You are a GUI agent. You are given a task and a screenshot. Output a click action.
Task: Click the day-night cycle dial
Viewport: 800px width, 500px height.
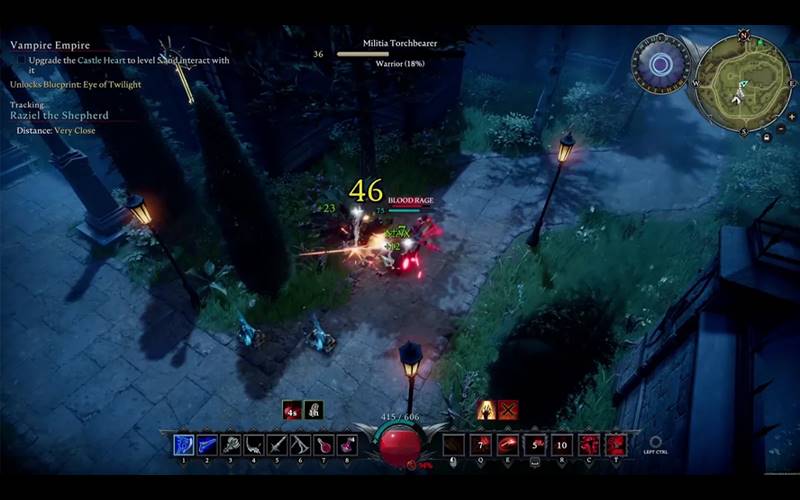tap(659, 64)
